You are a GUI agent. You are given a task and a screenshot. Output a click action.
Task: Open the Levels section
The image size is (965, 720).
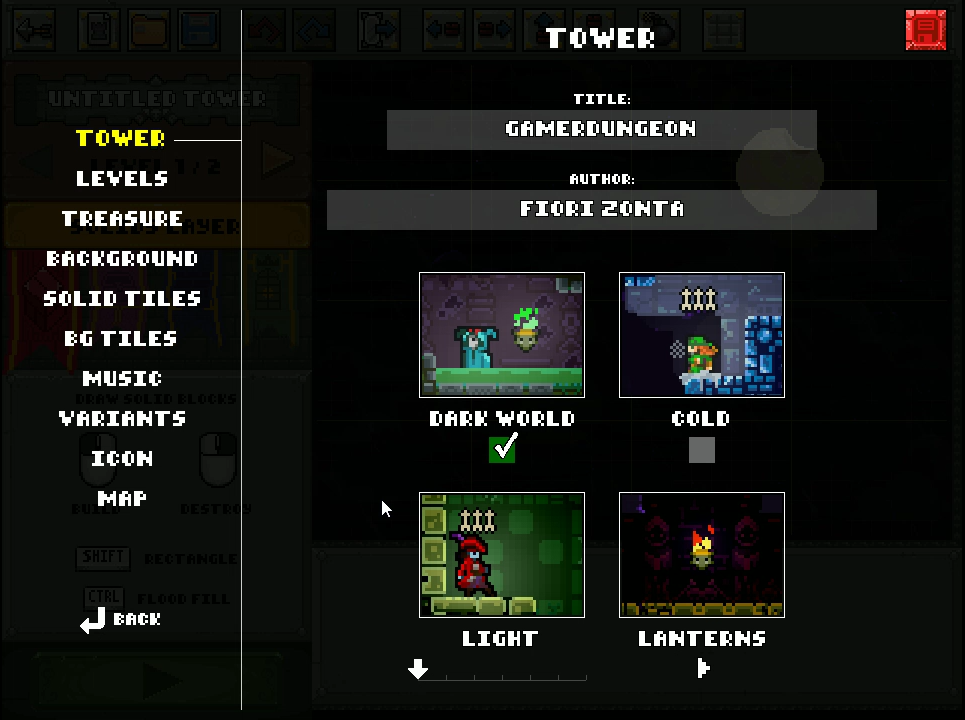[122, 179]
